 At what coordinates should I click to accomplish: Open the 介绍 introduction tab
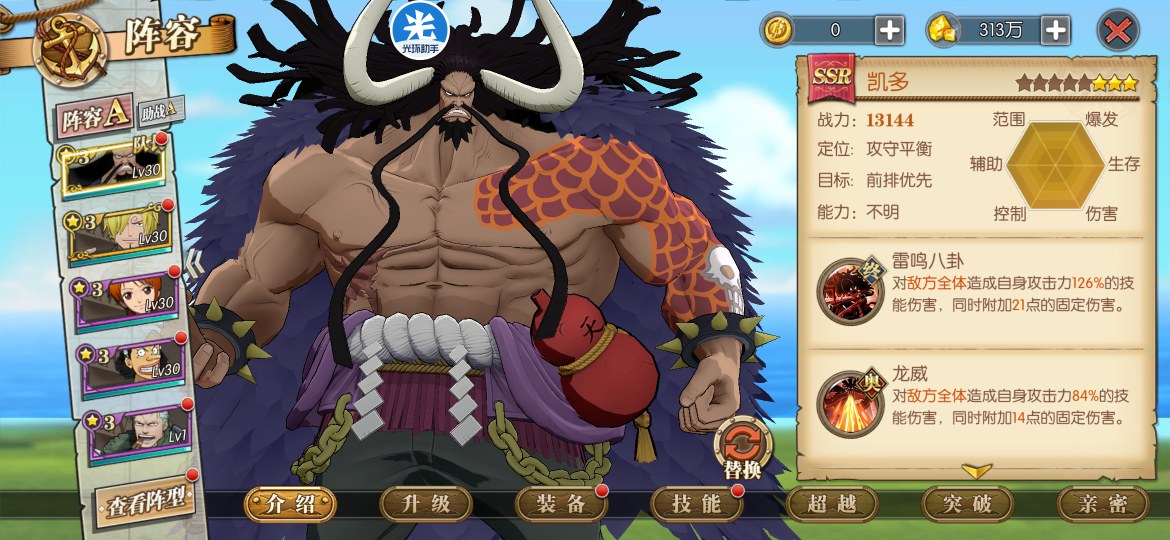click(290, 504)
